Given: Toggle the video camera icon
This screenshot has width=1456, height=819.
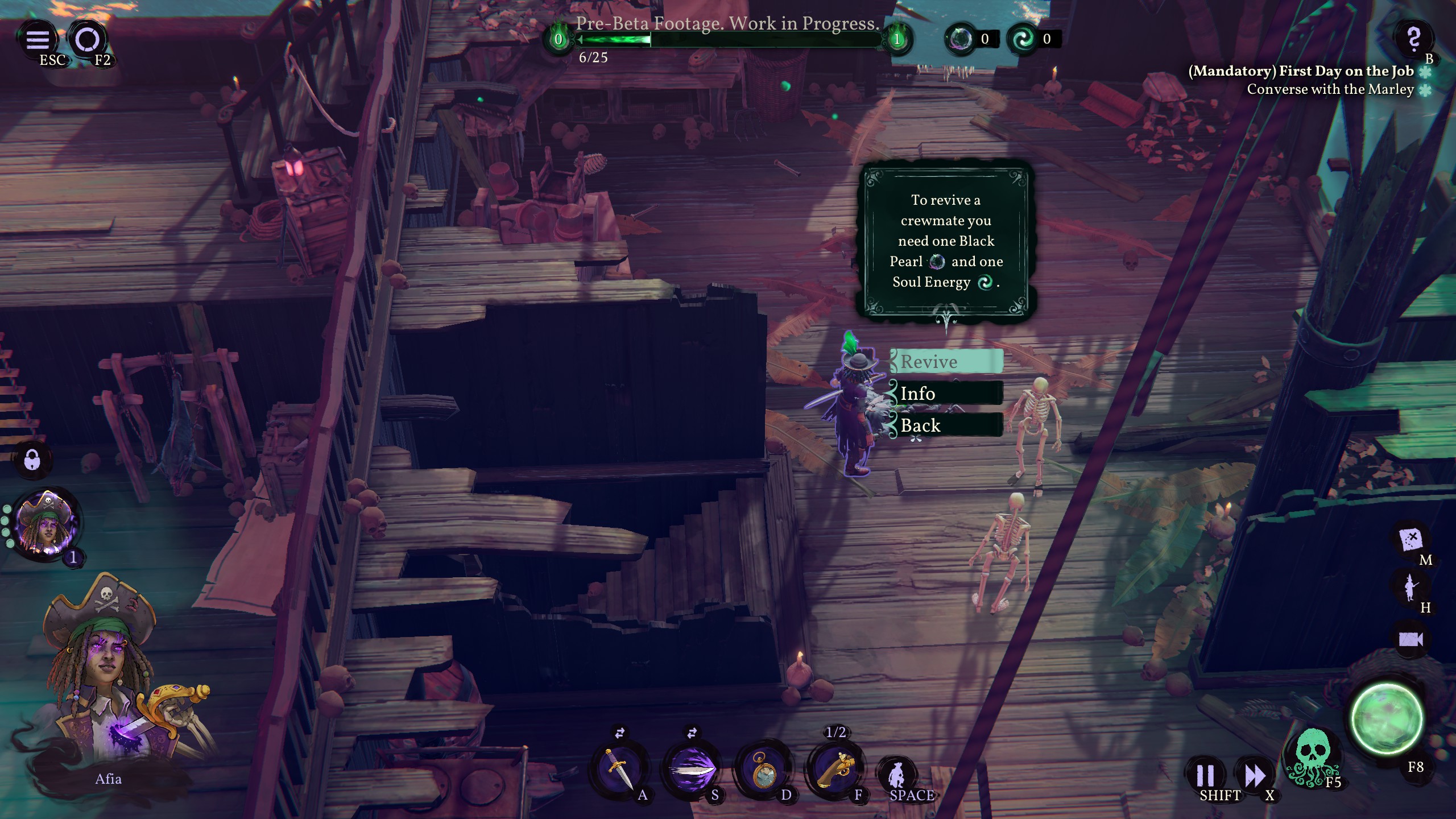Looking at the screenshot, I should (1410, 639).
